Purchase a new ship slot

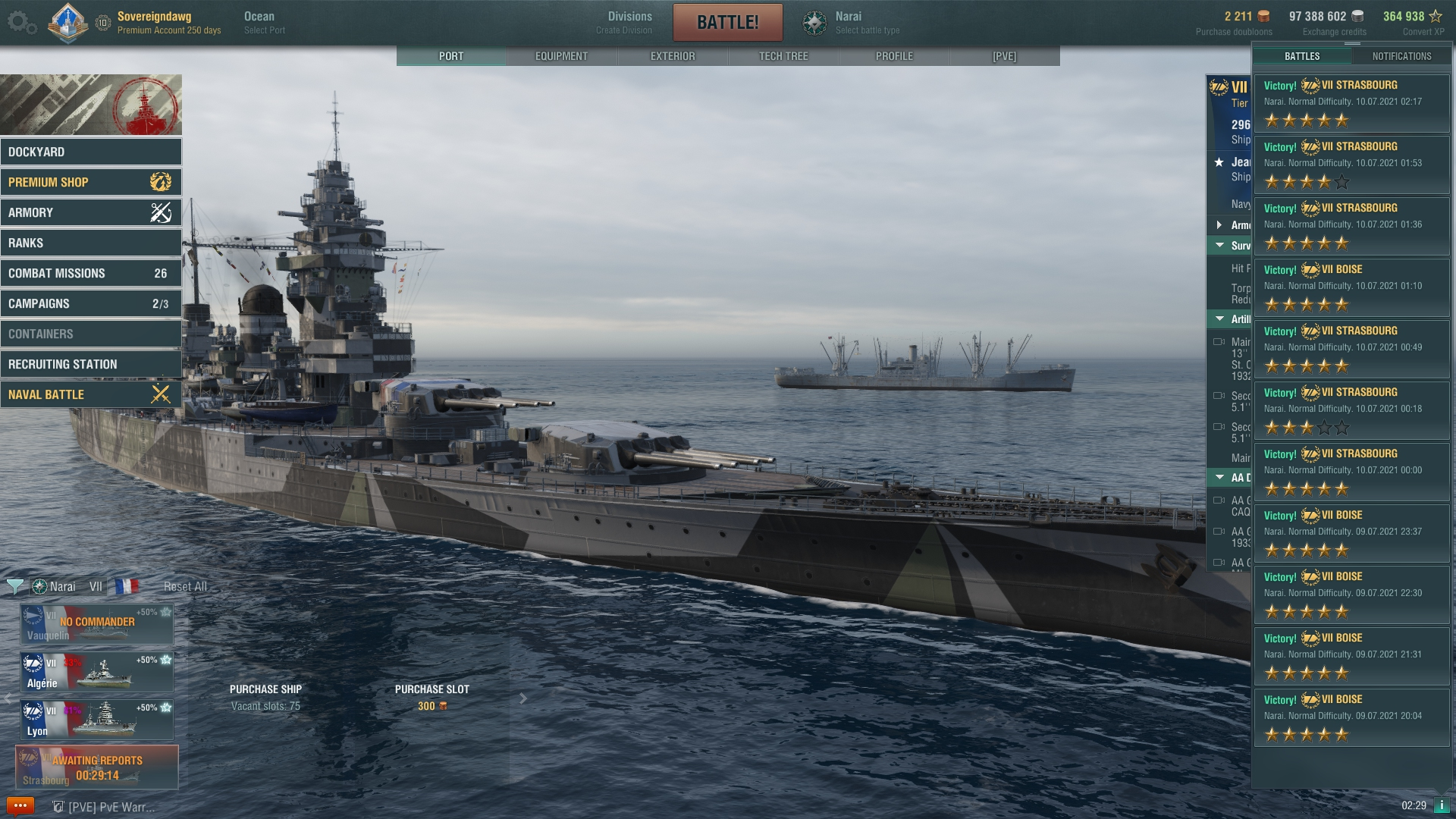[431, 697]
